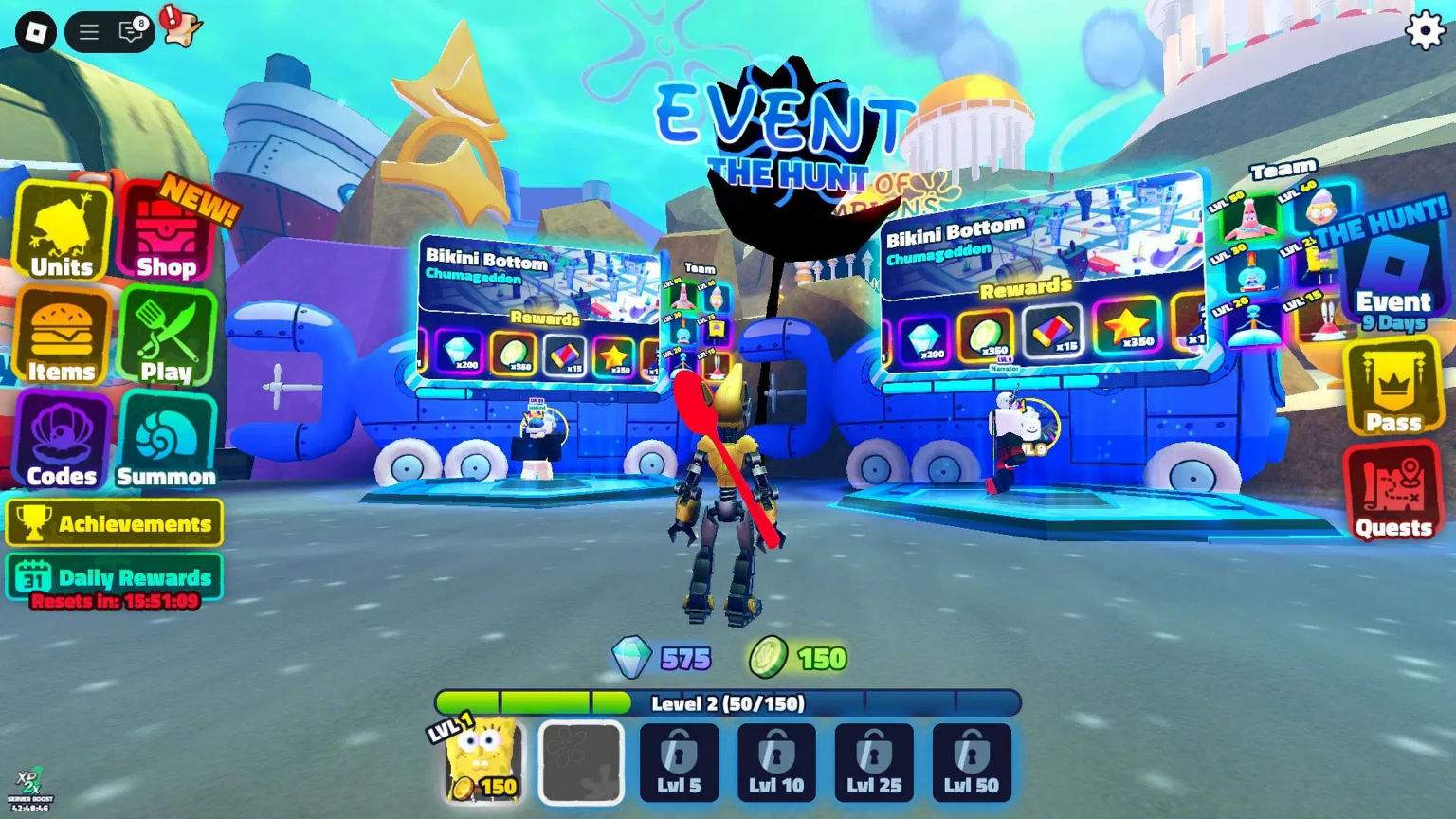Claim Daily Rewards
This screenshot has width=1456, height=819.
point(115,577)
